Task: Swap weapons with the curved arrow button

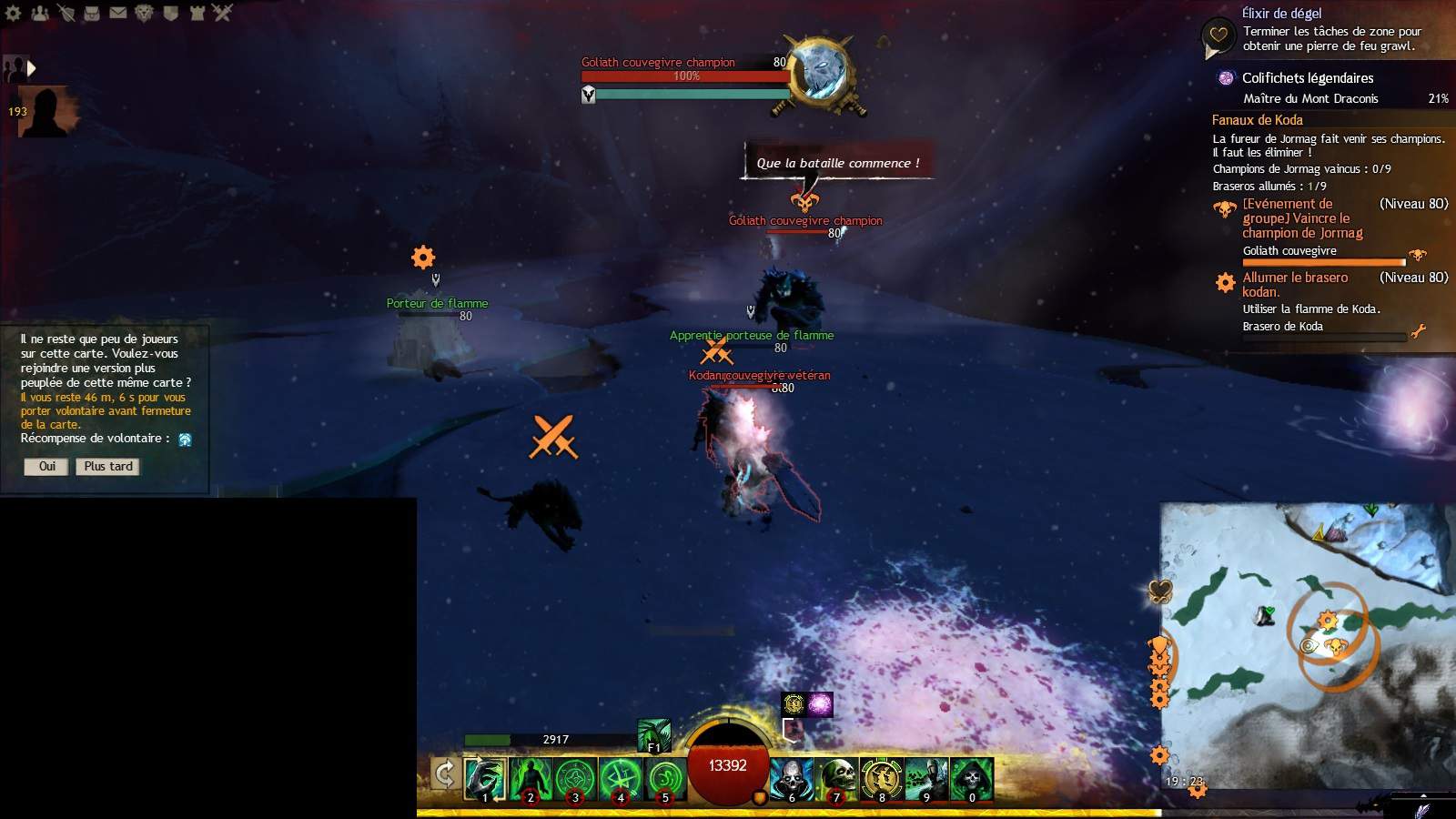Action: point(444,774)
